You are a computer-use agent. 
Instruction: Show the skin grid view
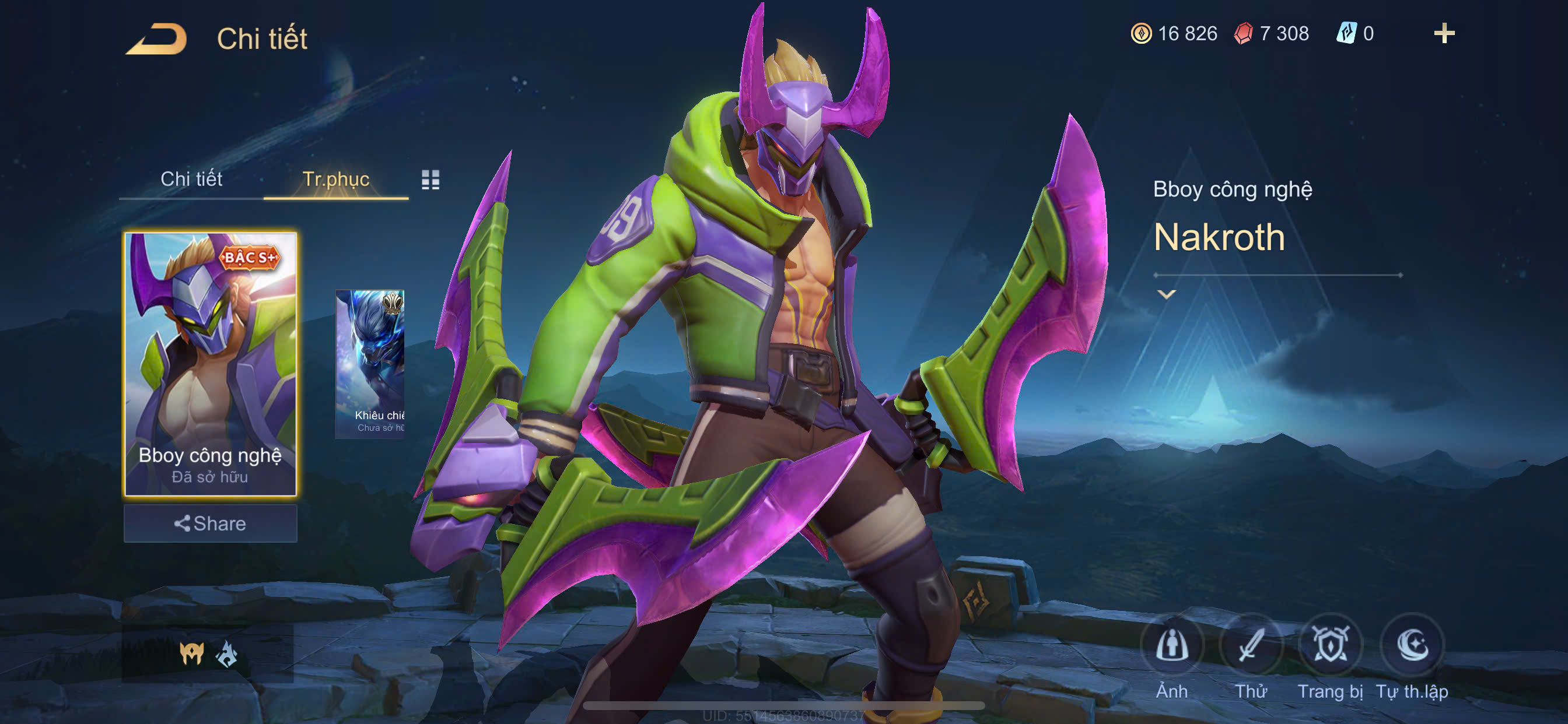click(430, 180)
